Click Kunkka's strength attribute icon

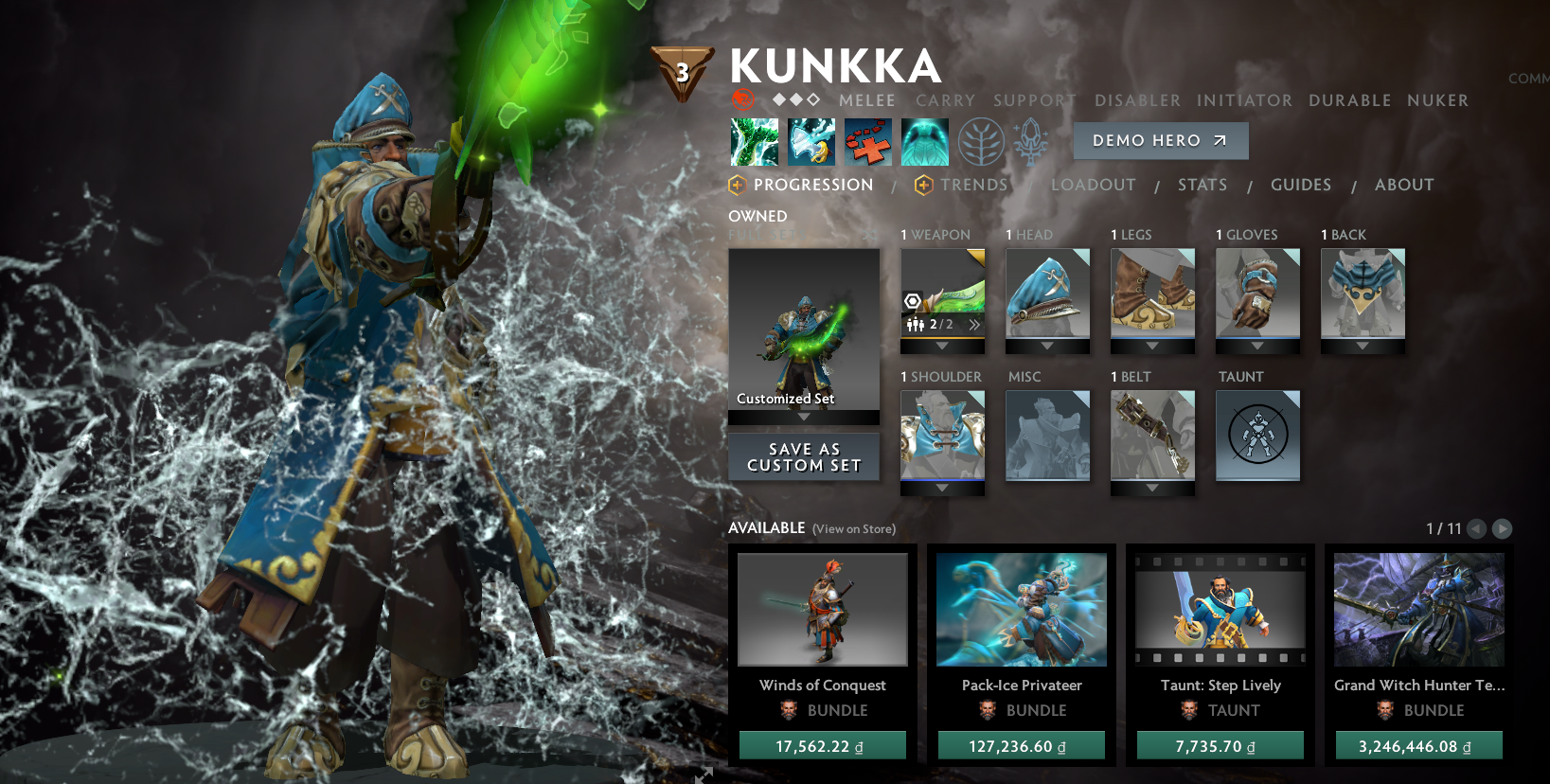[x=743, y=98]
